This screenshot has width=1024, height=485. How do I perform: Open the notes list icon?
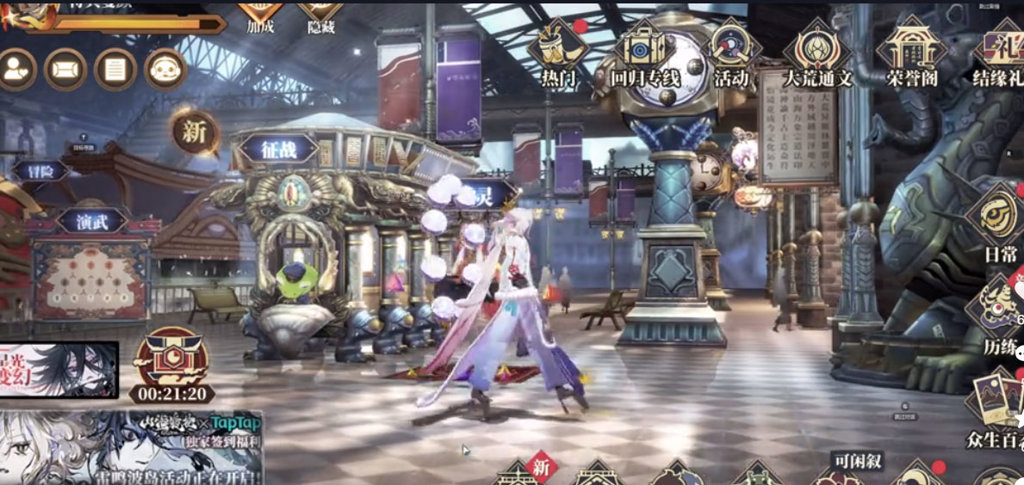[x=115, y=69]
